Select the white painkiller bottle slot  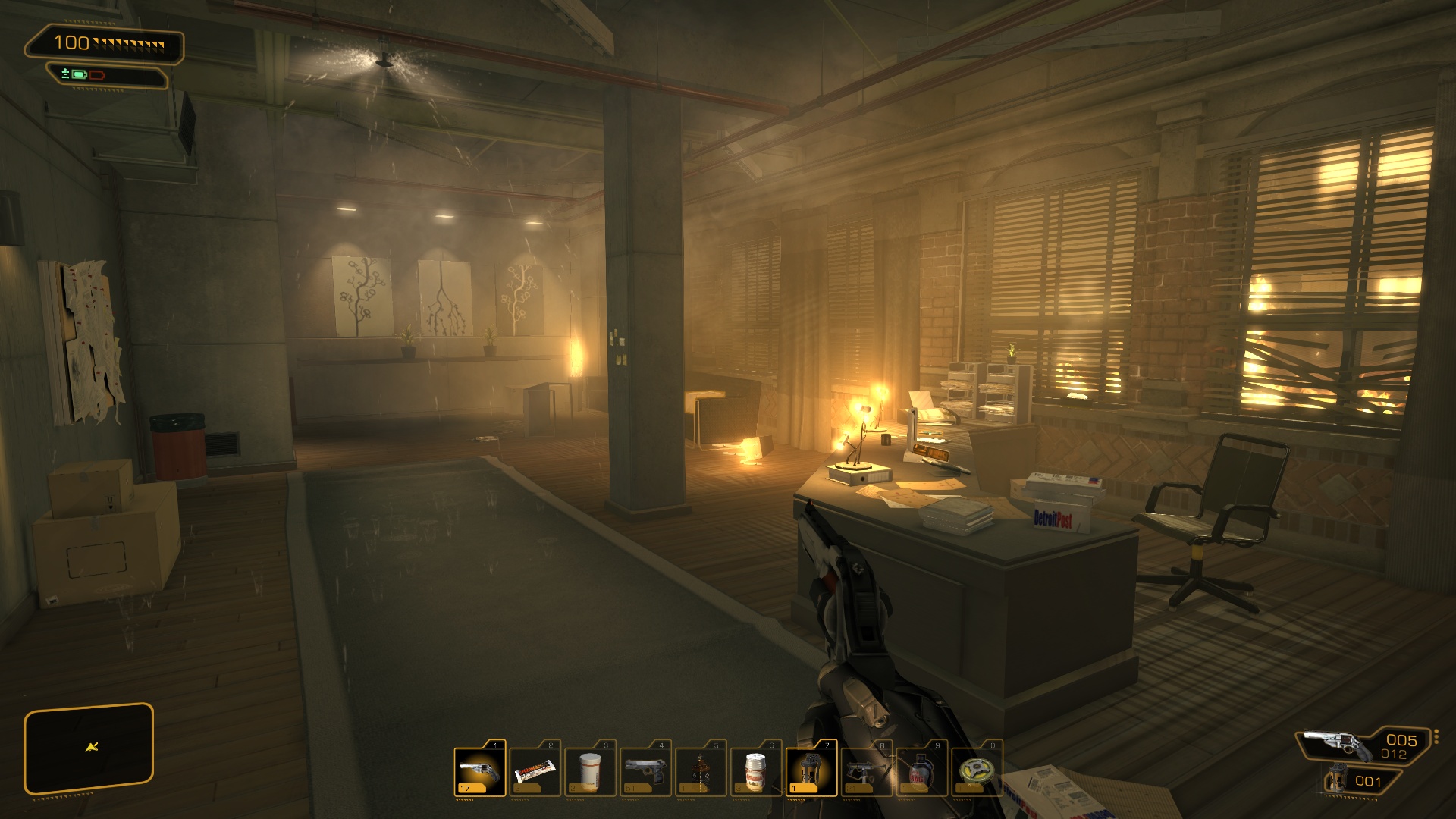[590, 771]
